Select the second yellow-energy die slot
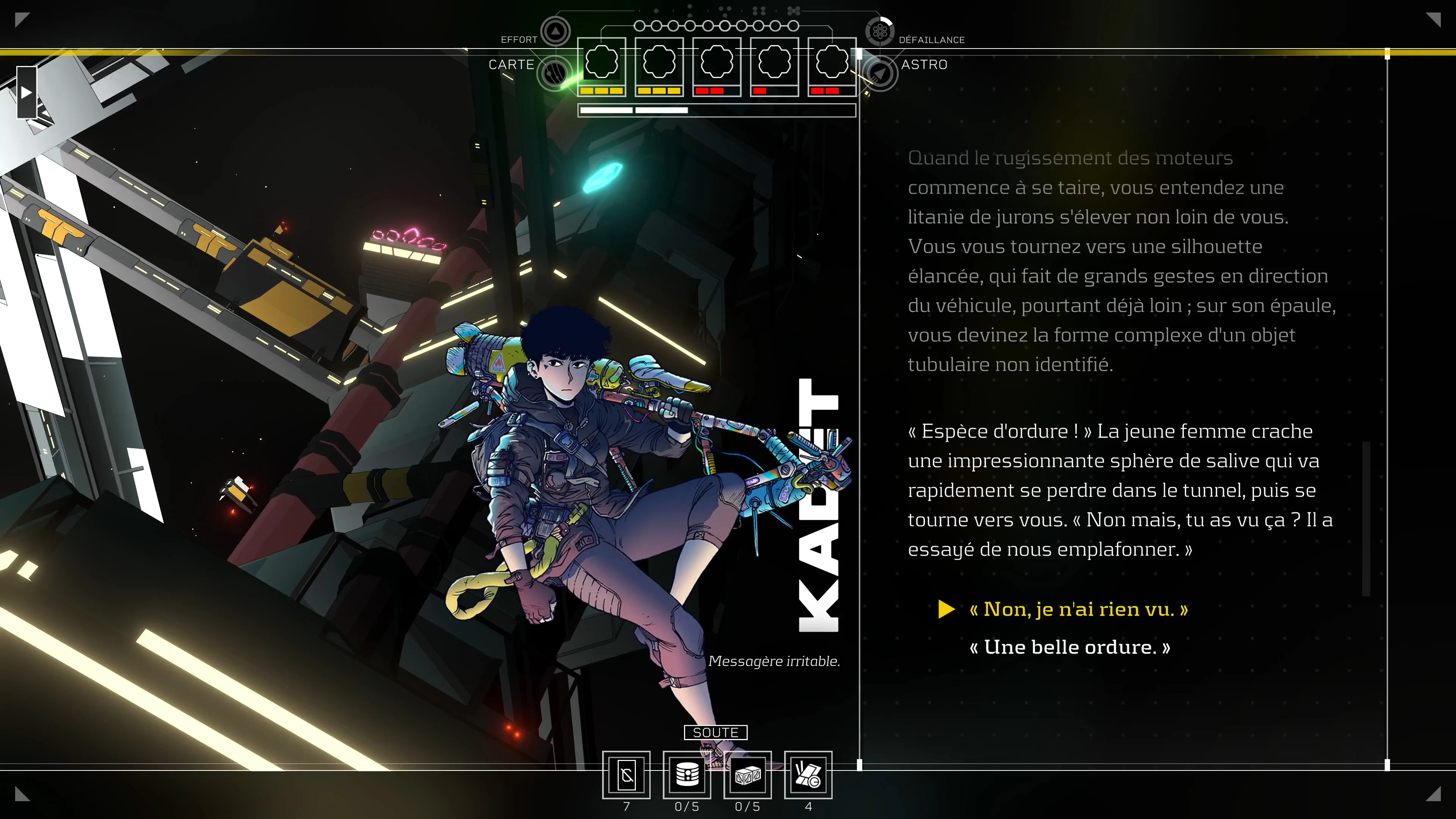 point(660,62)
